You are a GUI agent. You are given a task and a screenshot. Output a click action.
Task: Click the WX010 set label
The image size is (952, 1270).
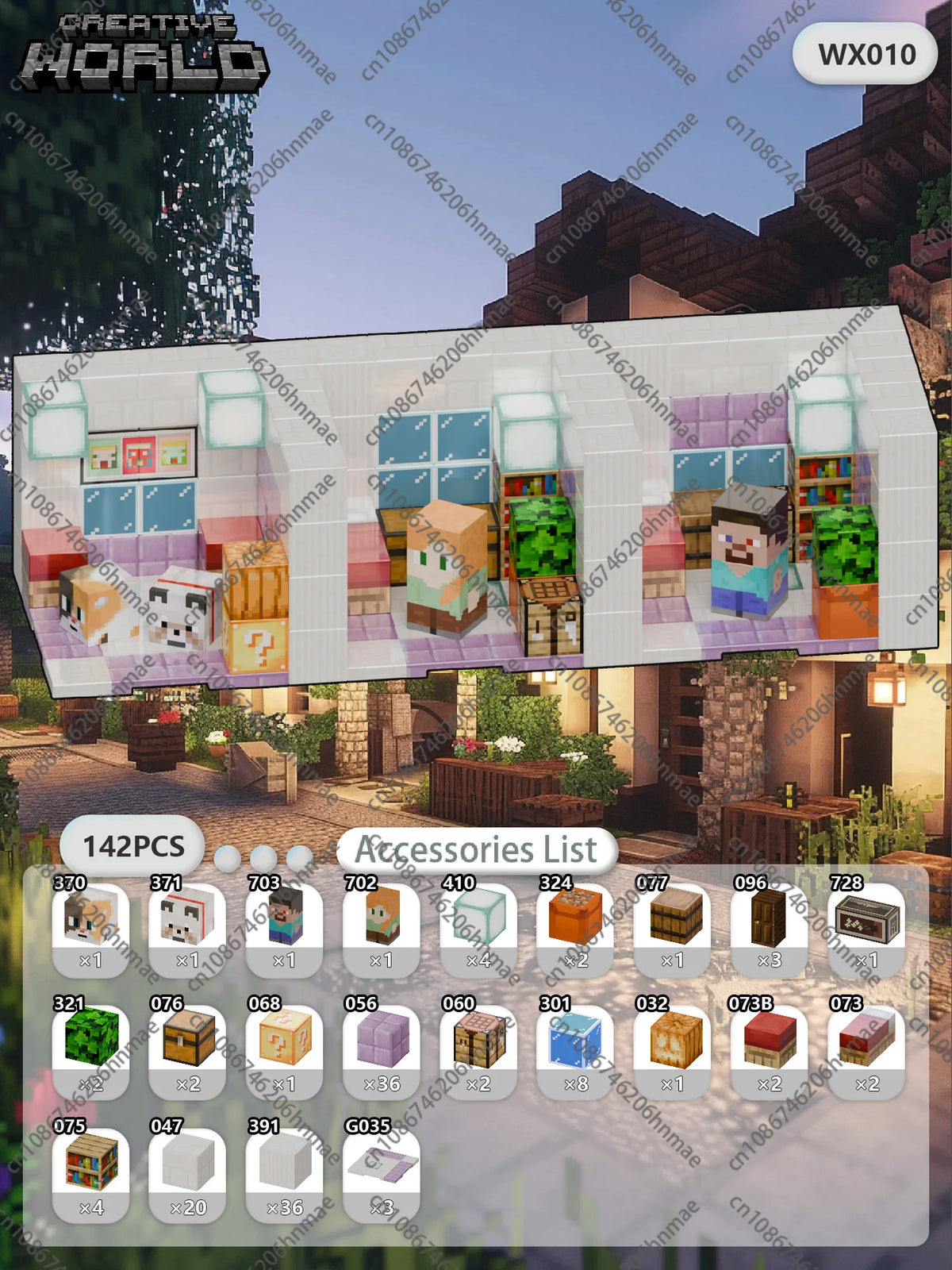click(x=866, y=54)
